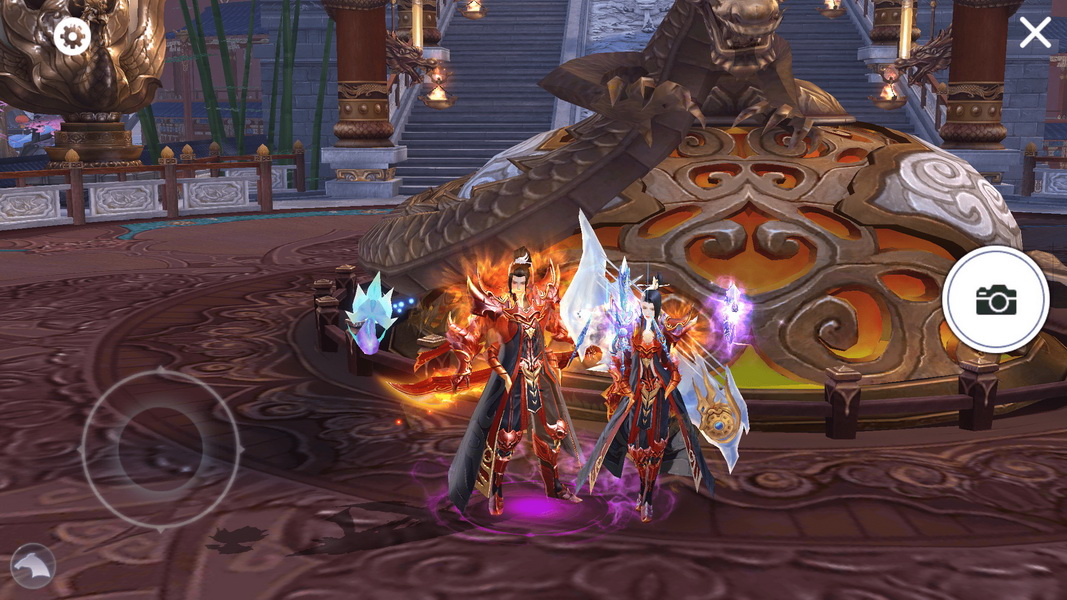The width and height of the screenshot is (1067, 600).
Task: Open the gear settings icon
Action: [71, 37]
